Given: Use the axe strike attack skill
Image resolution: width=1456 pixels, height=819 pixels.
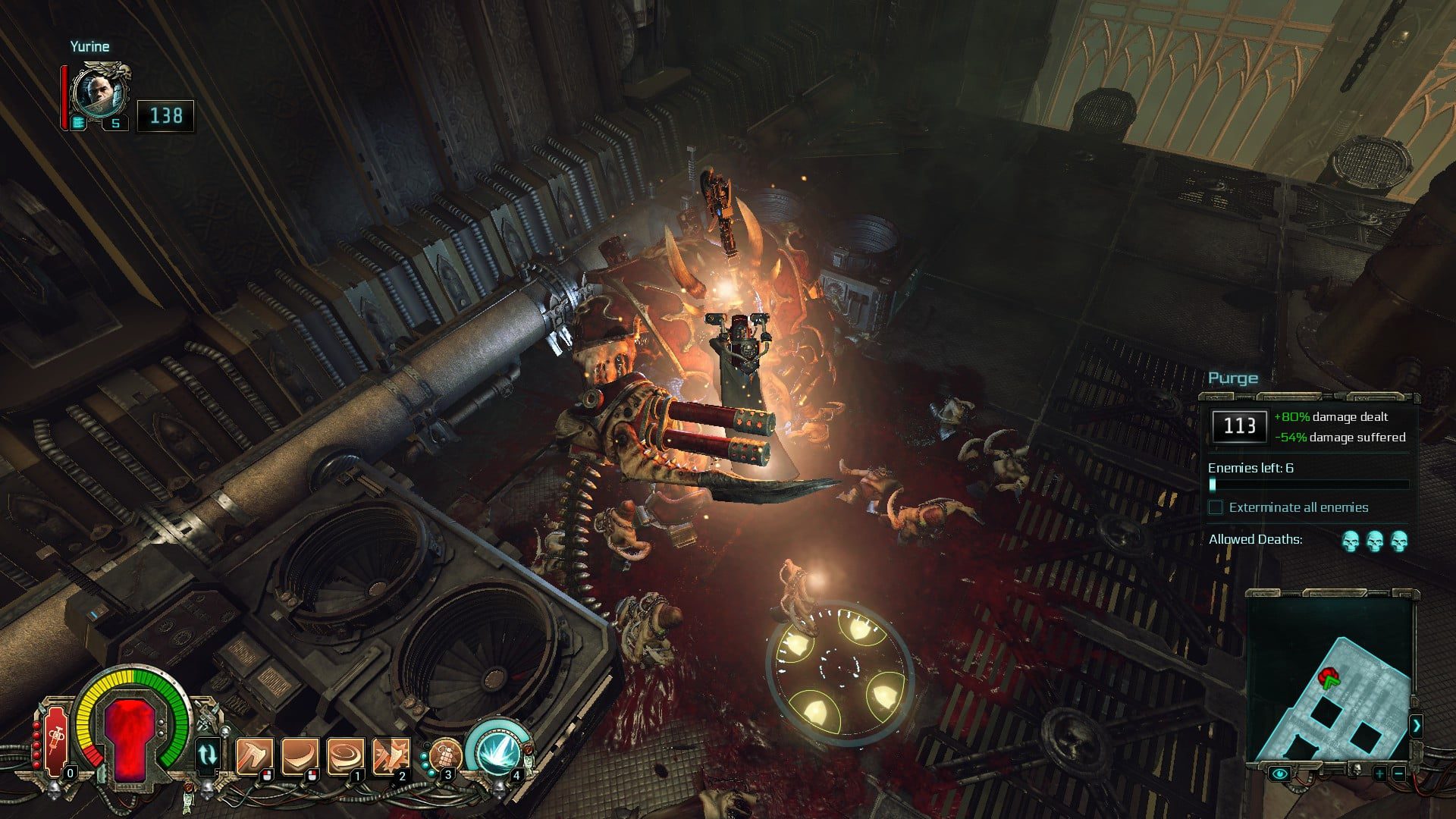Looking at the screenshot, I should click(254, 756).
